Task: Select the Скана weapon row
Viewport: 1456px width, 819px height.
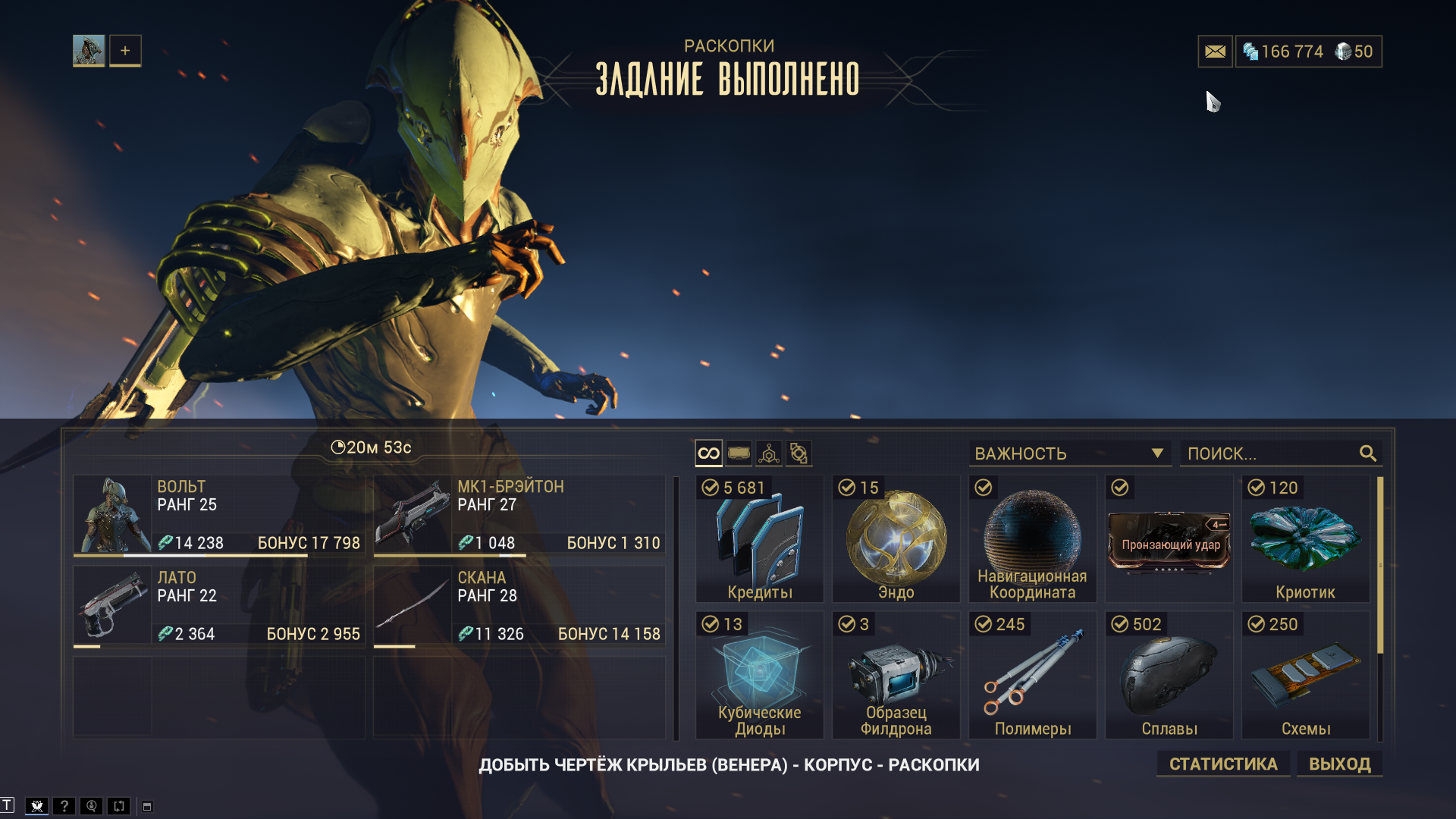Action: (519, 606)
